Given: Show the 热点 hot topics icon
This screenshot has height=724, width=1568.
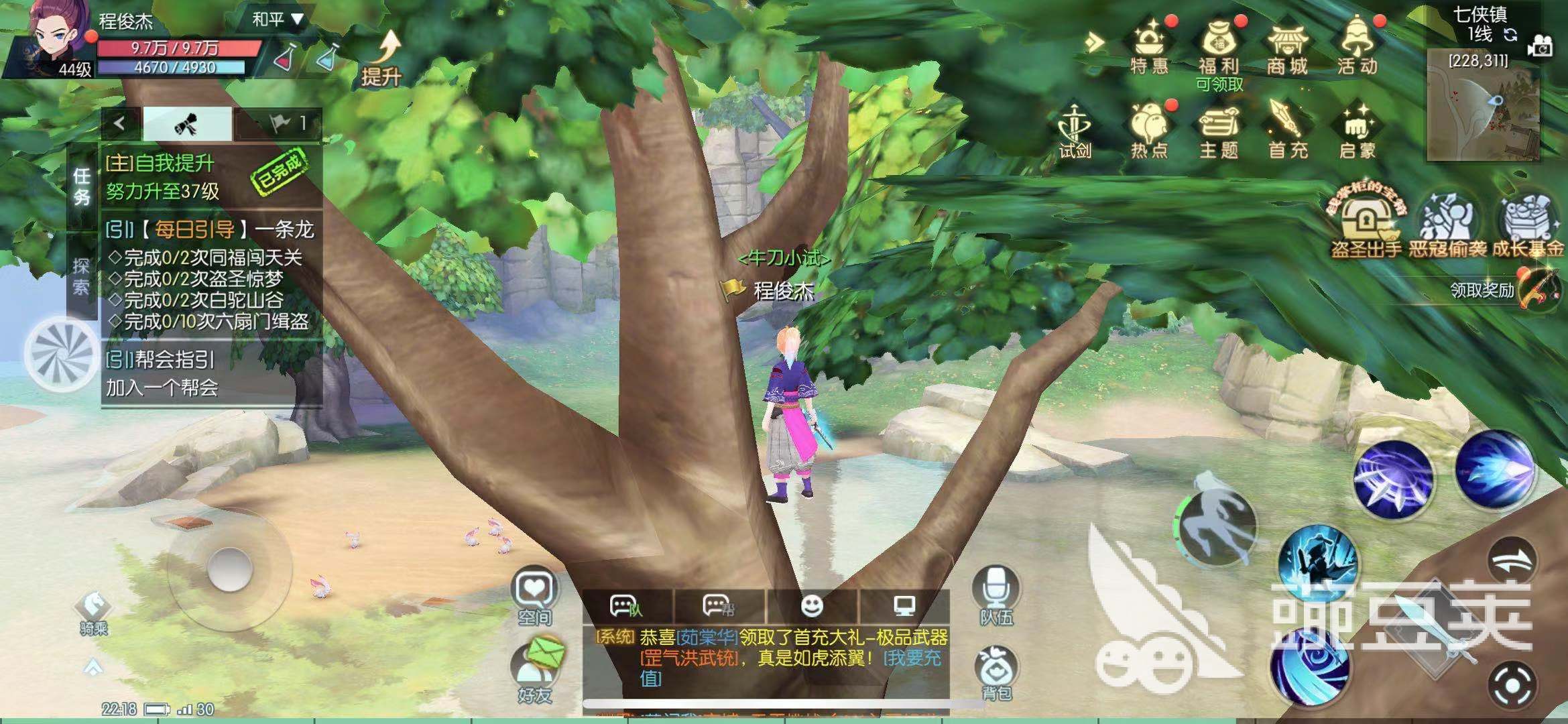Looking at the screenshot, I should 1149,131.
